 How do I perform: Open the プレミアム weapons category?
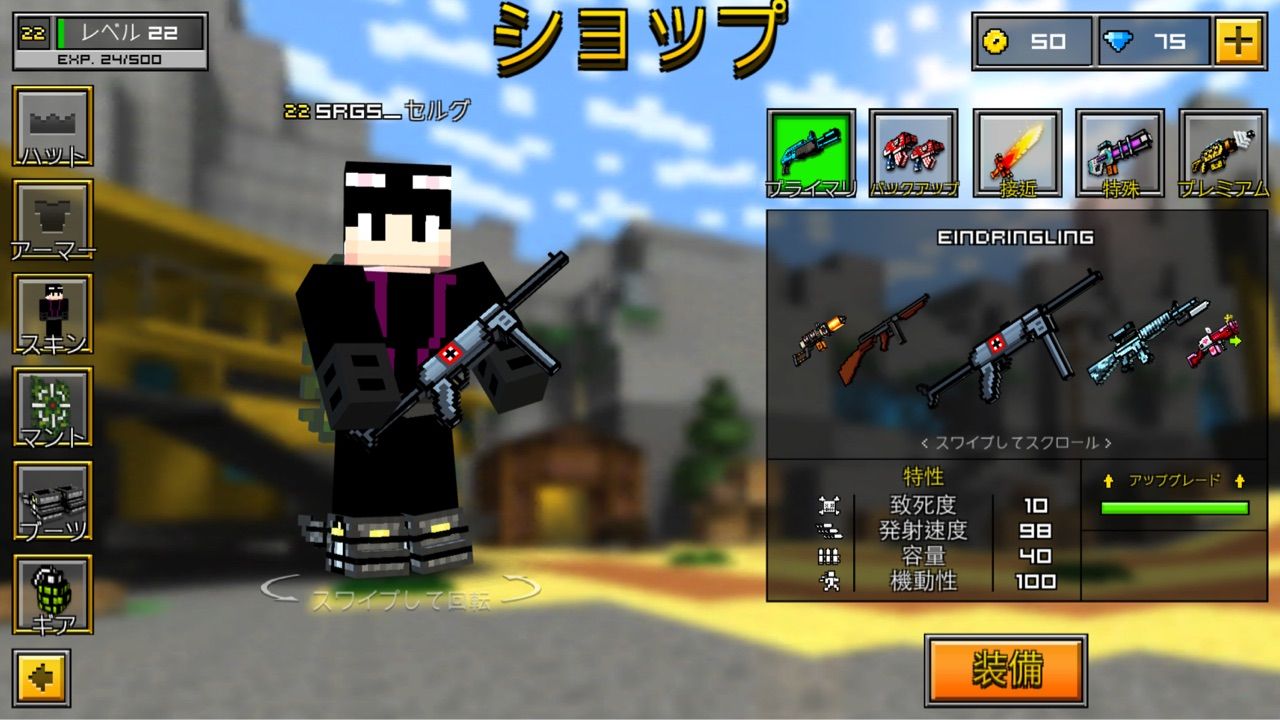click(1222, 150)
